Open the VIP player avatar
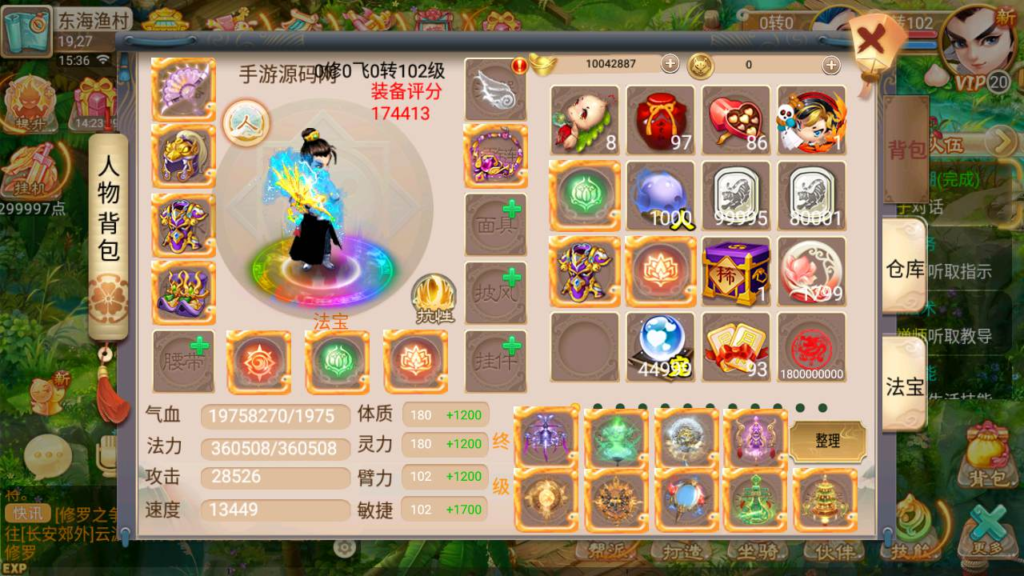 pyautogui.click(x=978, y=45)
